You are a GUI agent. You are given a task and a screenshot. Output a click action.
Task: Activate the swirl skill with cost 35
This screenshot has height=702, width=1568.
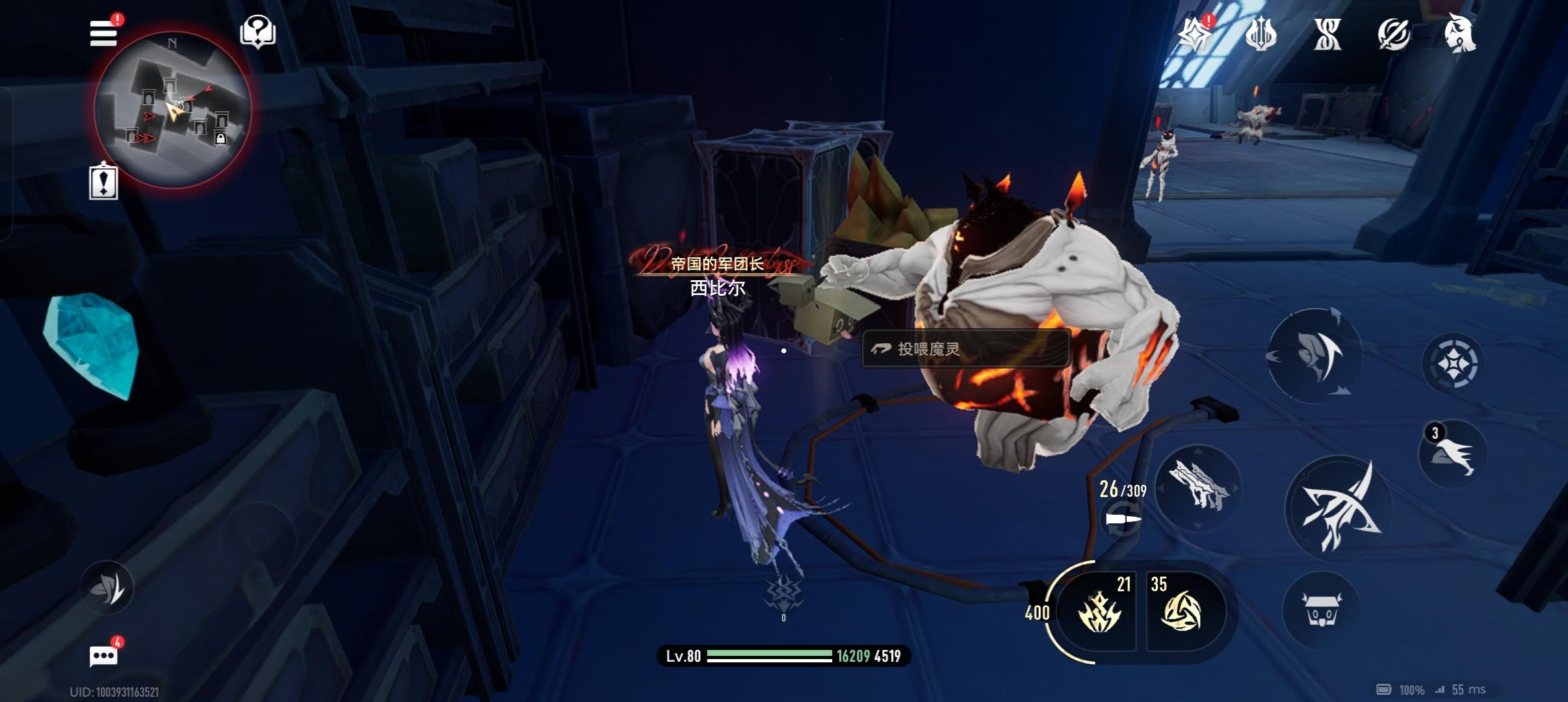pos(1181,611)
